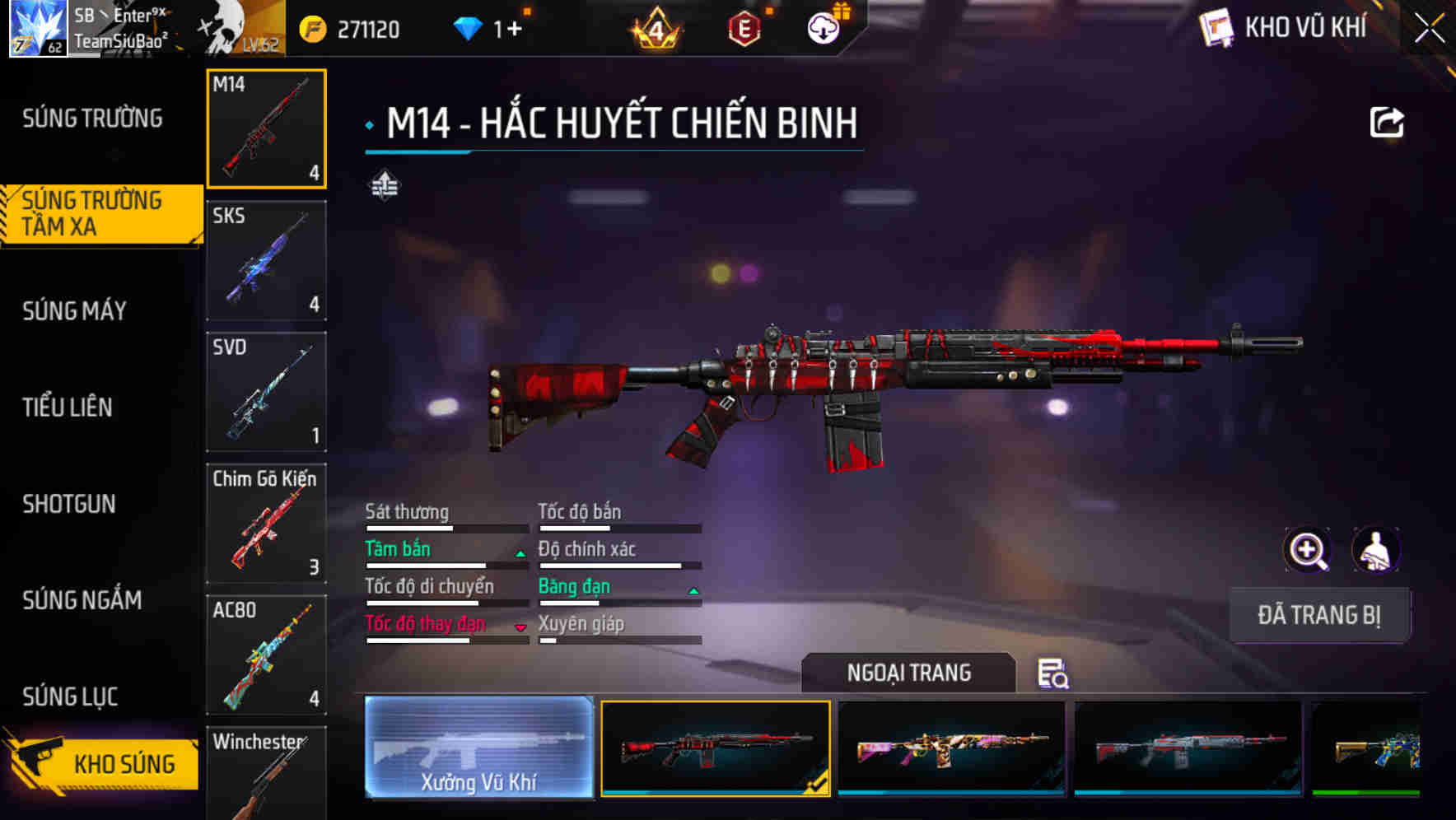The width and height of the screenshot is (1456, 820).
Task: Select the Shotgun category
Action: (x=70, y=504)
